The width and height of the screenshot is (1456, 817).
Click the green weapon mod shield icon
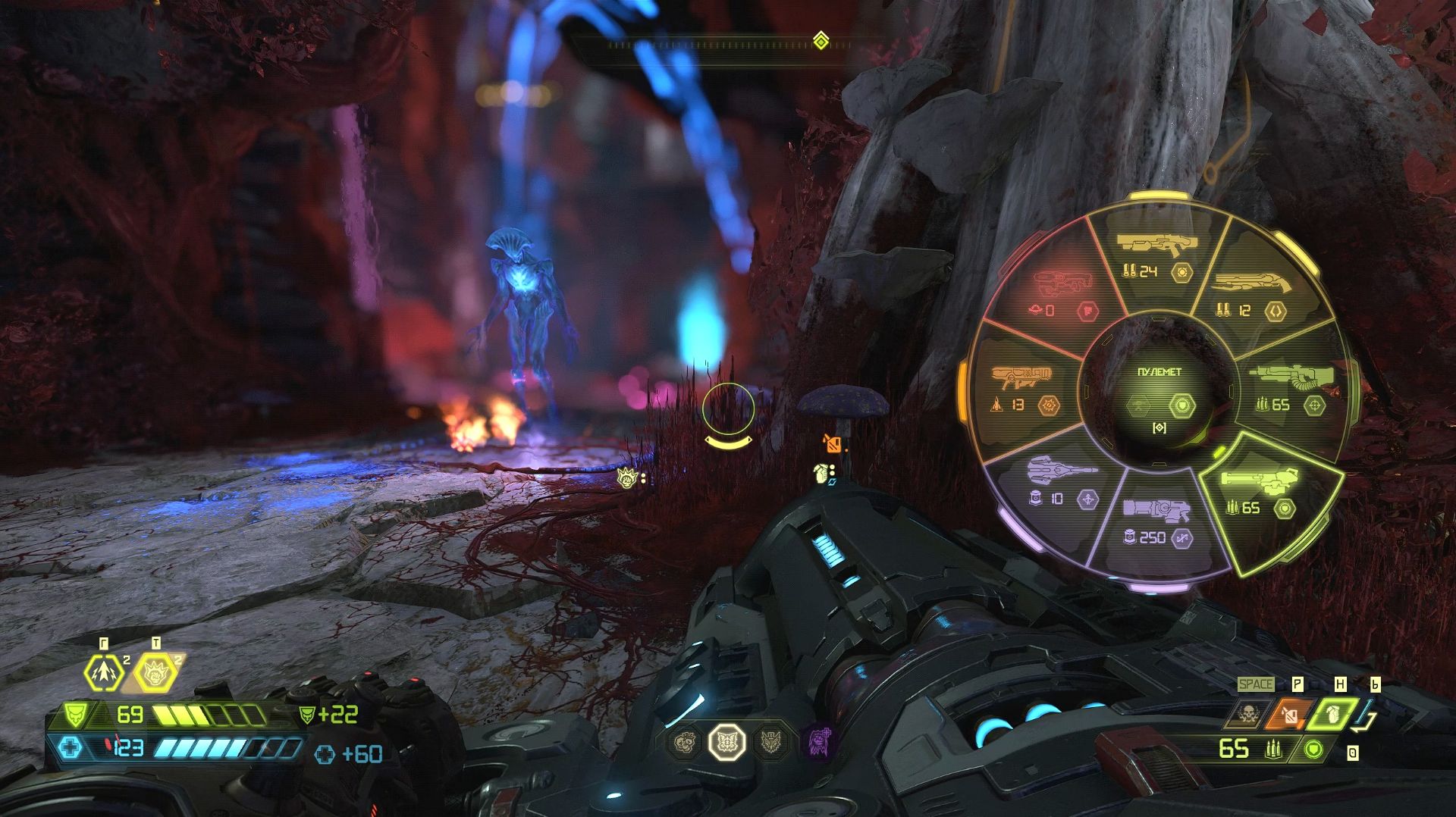(x=1313, y=750)
